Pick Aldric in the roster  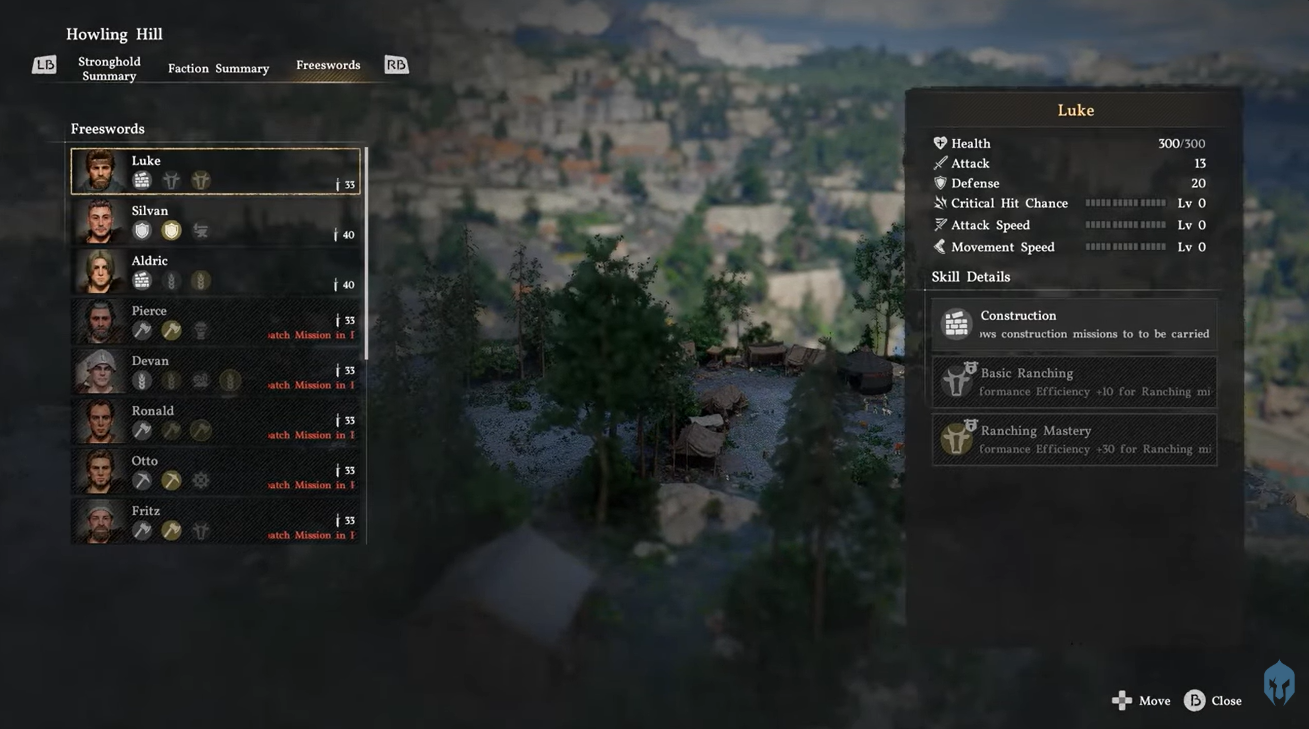[216, 271]
